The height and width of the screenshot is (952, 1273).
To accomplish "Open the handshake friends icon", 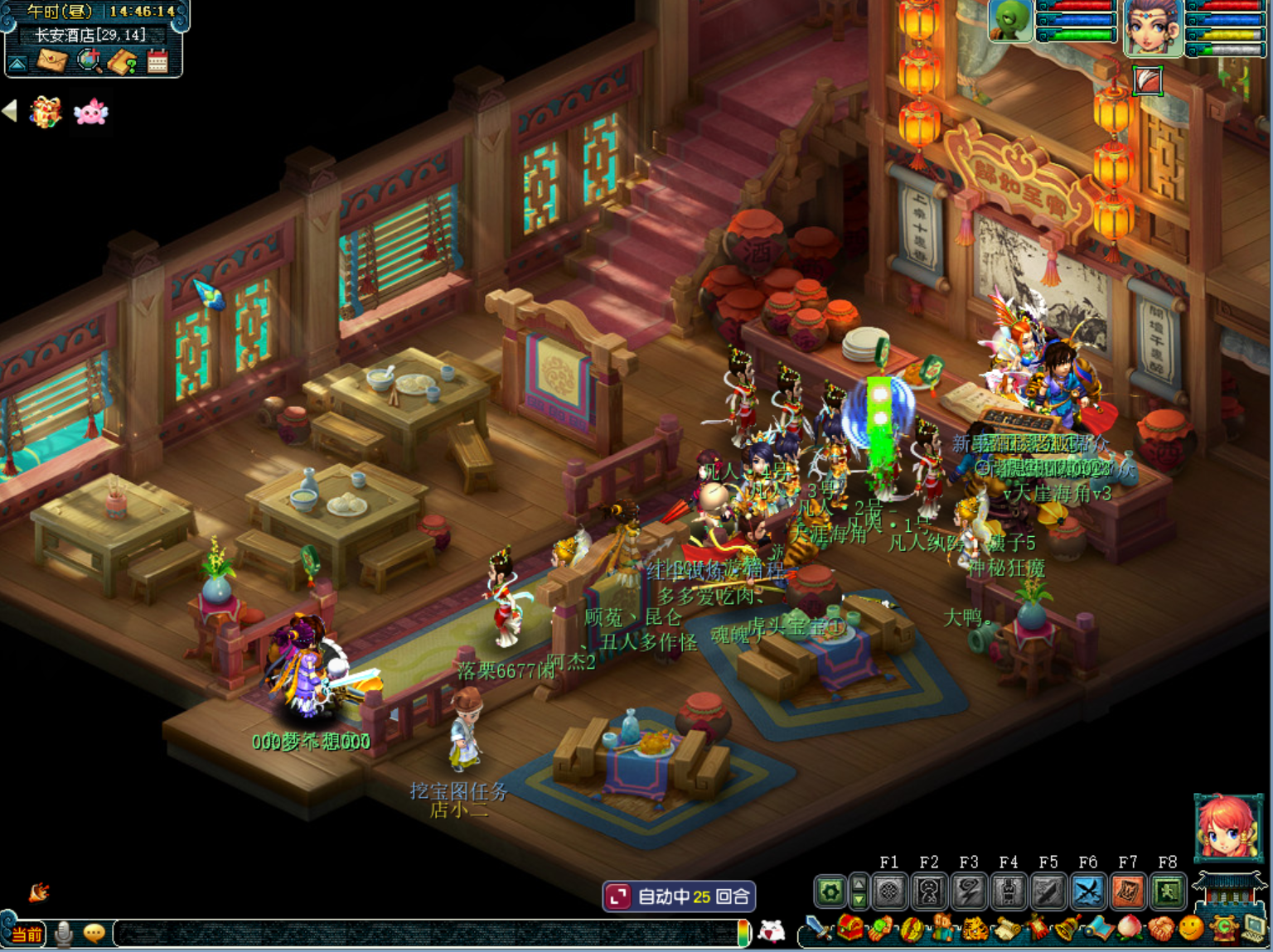I will tap(1160, 929).
